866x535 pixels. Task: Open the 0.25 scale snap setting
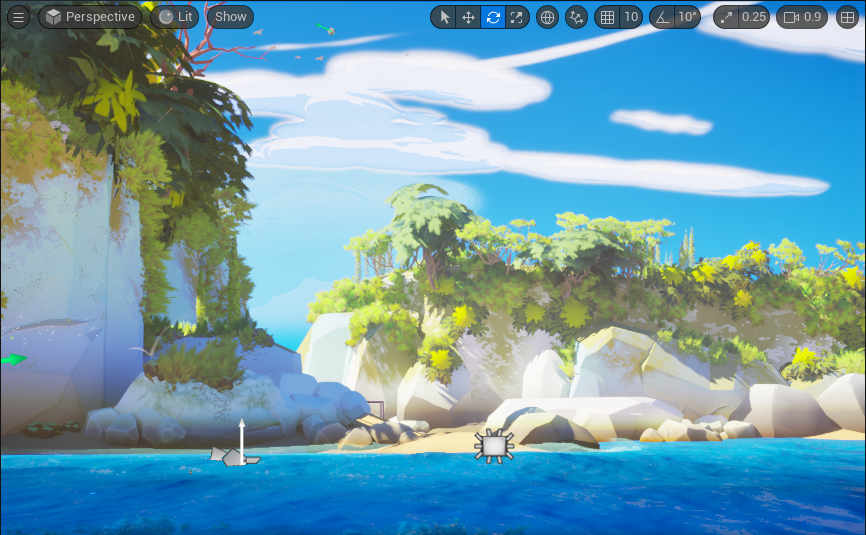(x=741, y=17)
